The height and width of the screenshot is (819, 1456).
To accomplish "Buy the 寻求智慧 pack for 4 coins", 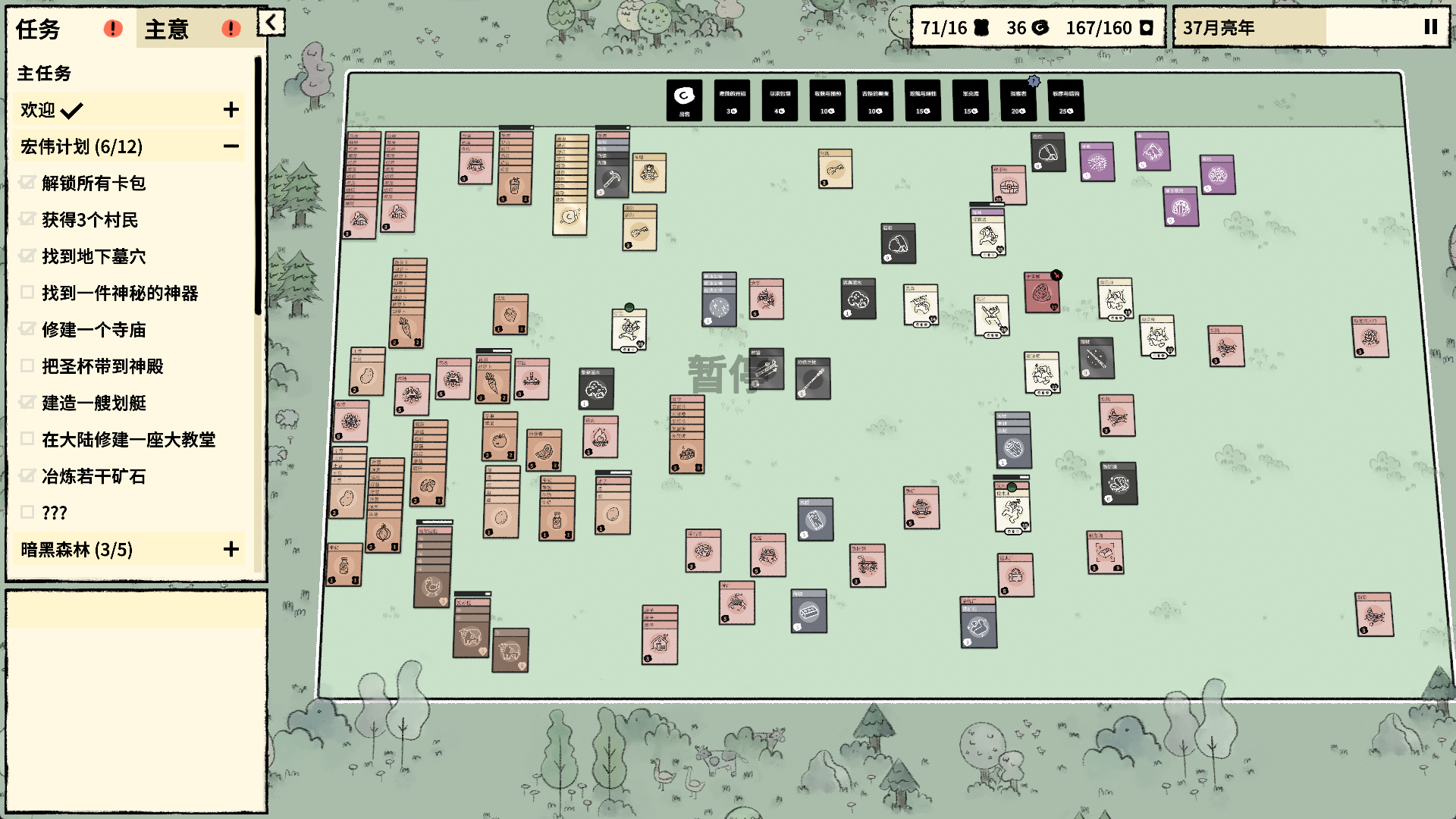I will [780, 100].
